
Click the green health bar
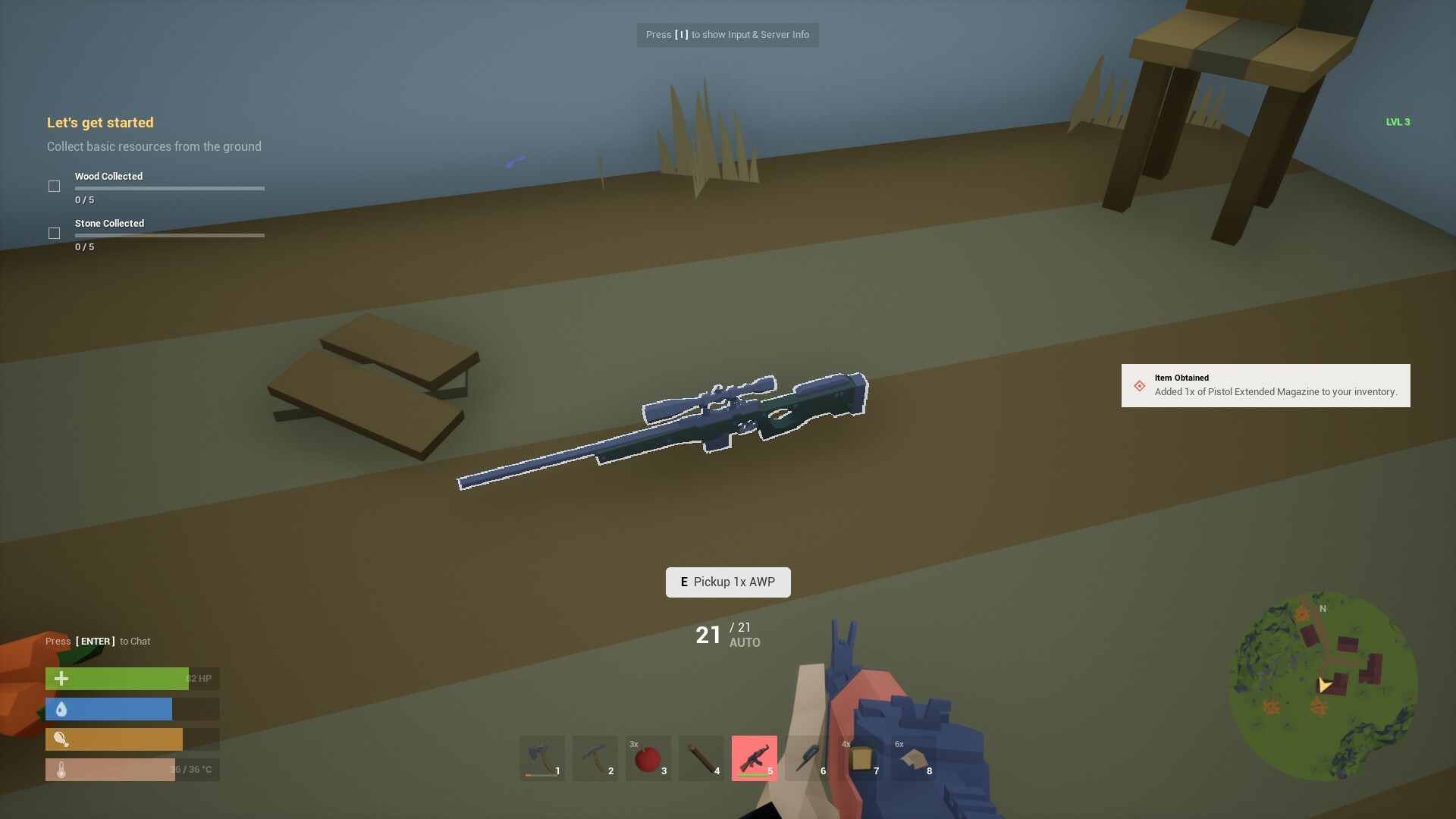[118, 678]
